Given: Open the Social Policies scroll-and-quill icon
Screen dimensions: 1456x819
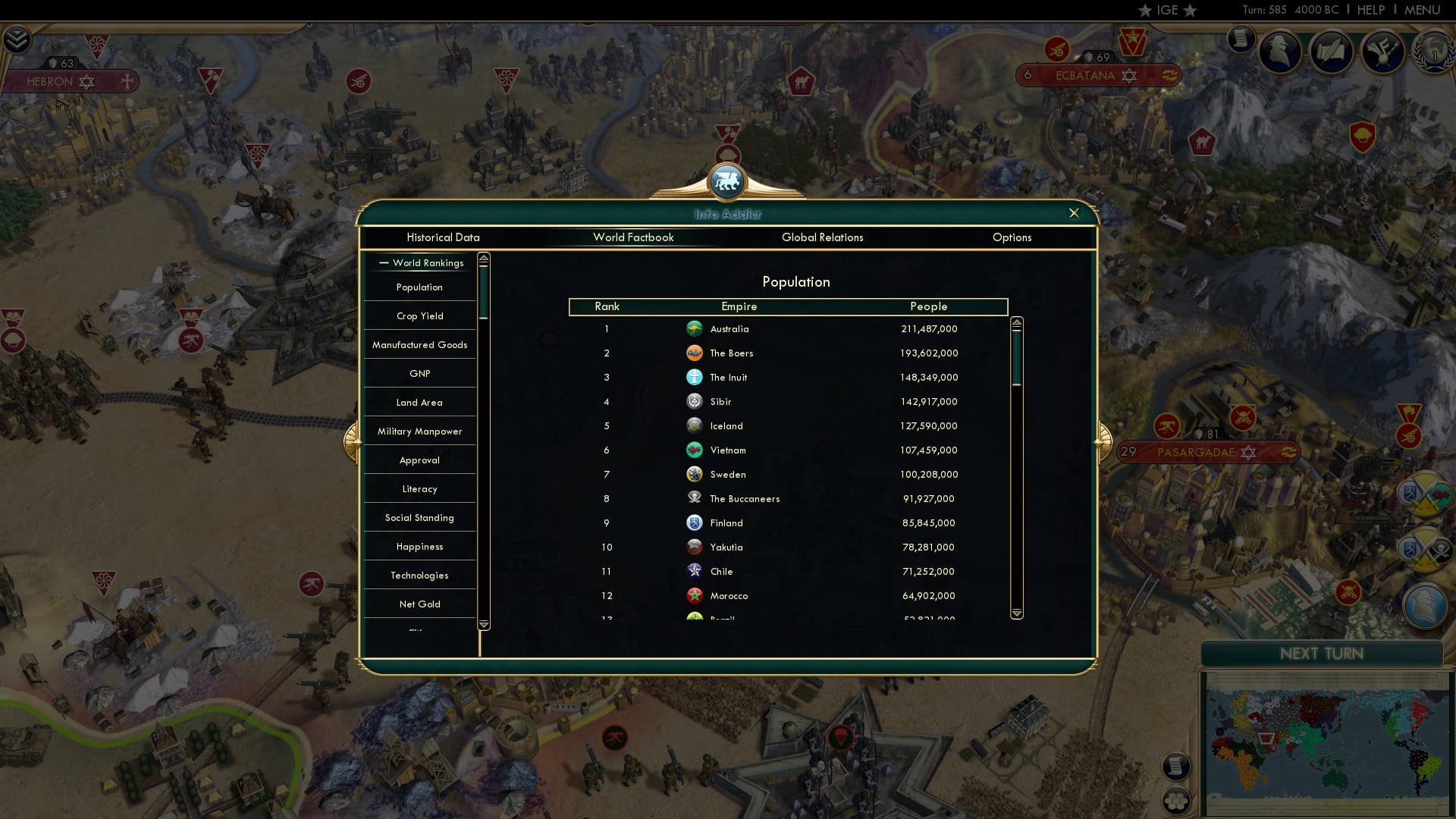Looking at the screenshot, I should 1333,52.
